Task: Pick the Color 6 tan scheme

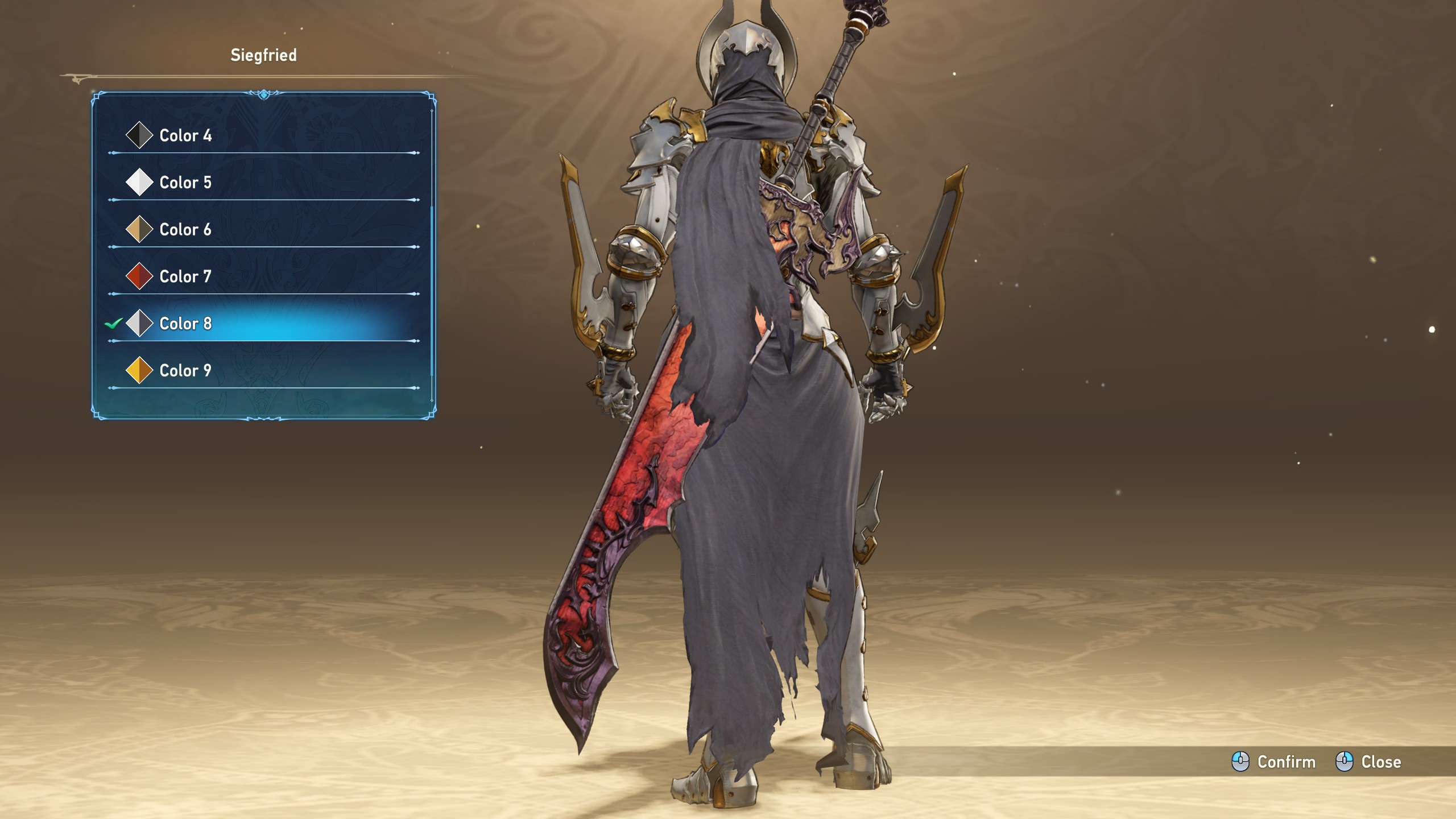Action: point(185,230)
